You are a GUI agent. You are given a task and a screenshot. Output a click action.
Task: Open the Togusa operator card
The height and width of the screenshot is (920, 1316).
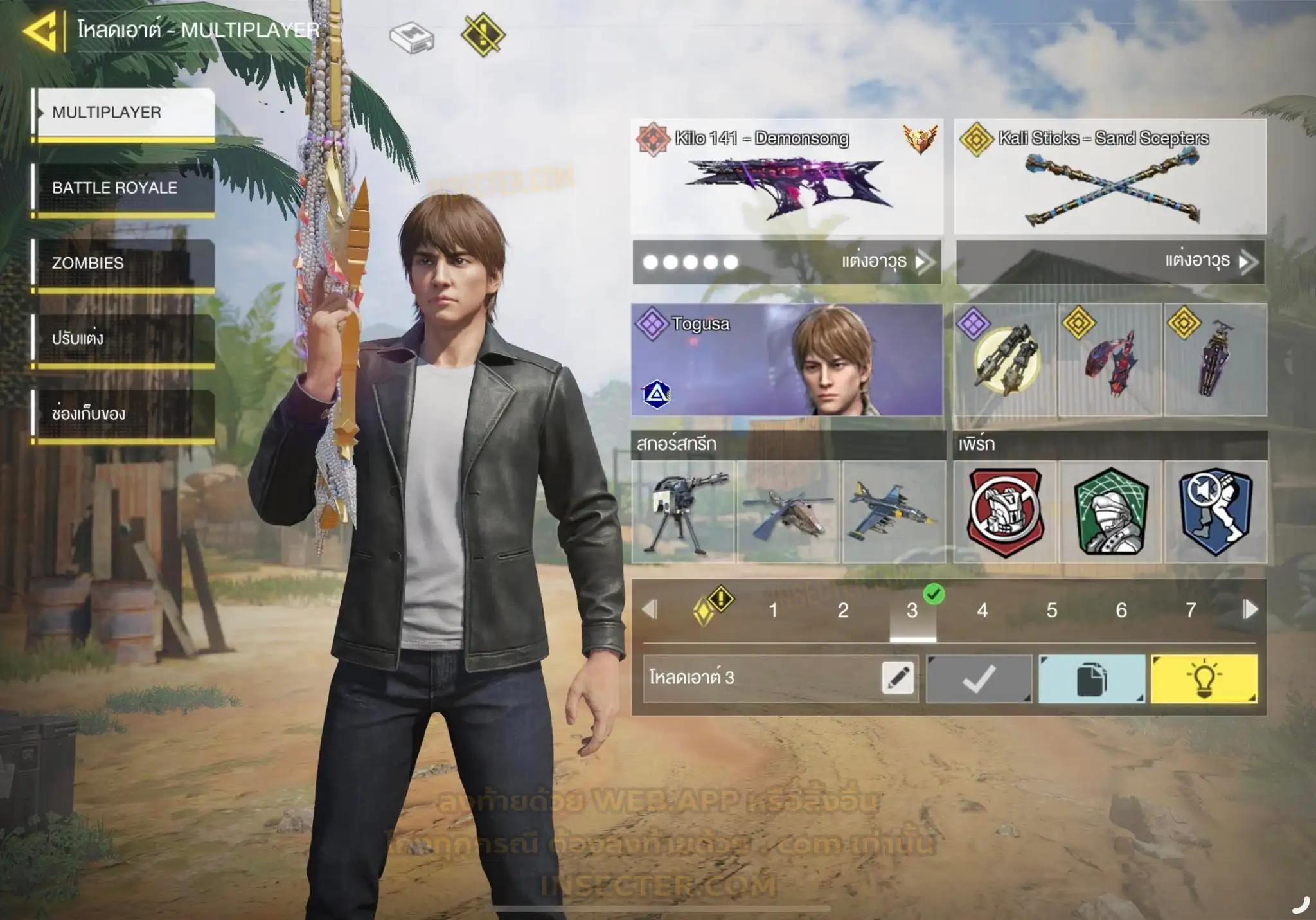[787, 359]
